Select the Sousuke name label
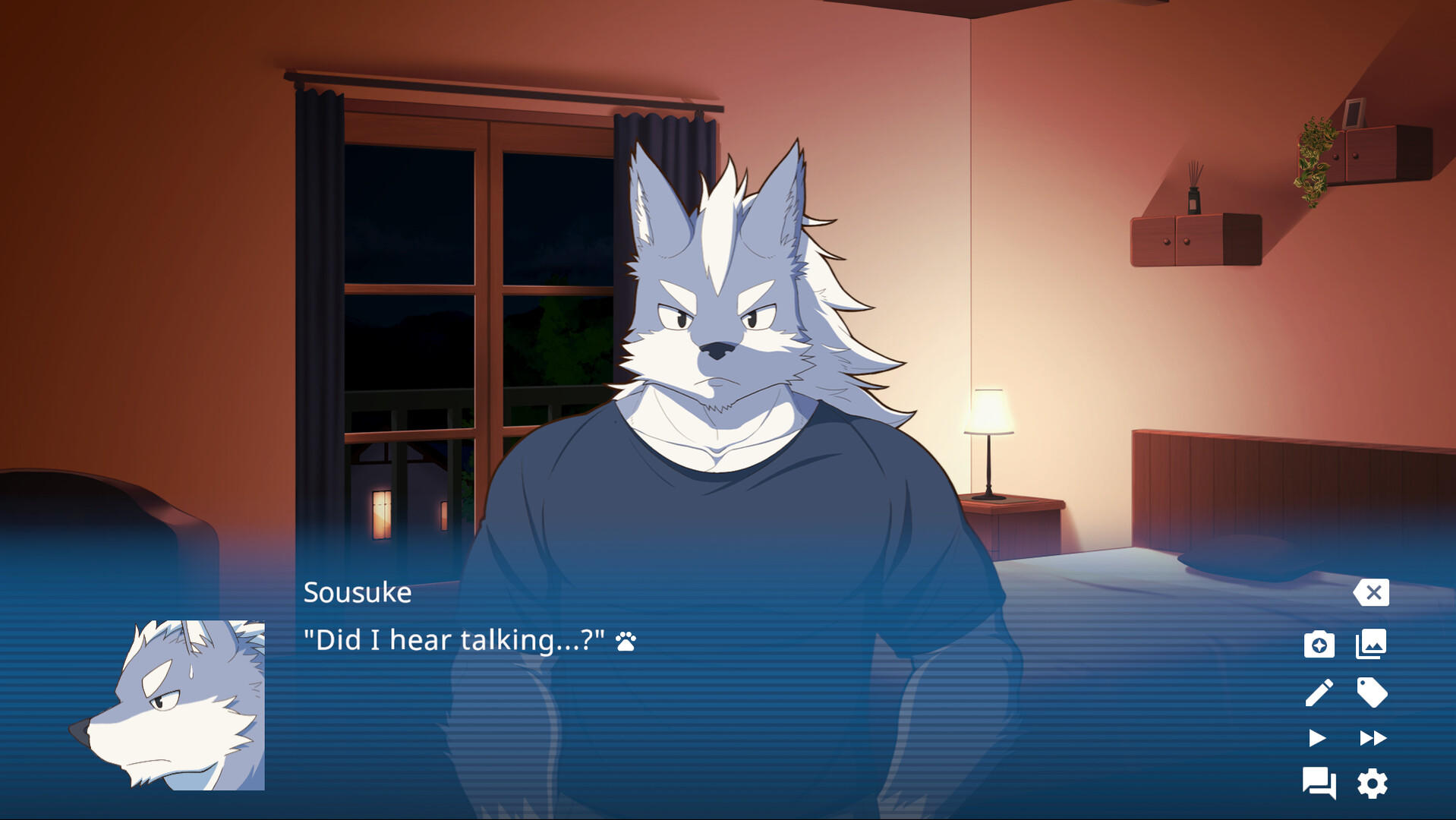This screenshot has height=820, width=1456. click(357, 593)
